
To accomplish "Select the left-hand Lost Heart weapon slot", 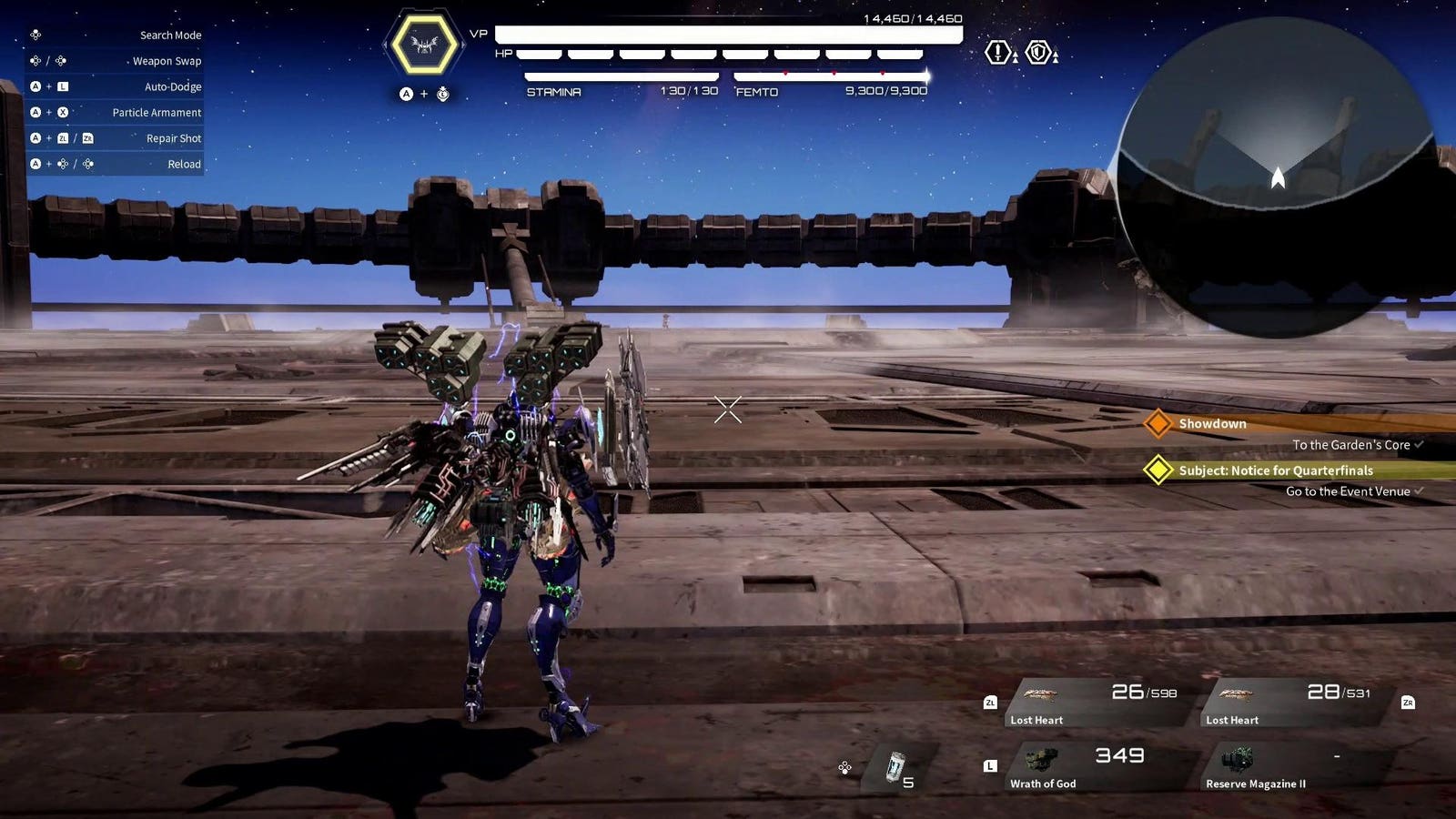I will tap(1097, 703).
